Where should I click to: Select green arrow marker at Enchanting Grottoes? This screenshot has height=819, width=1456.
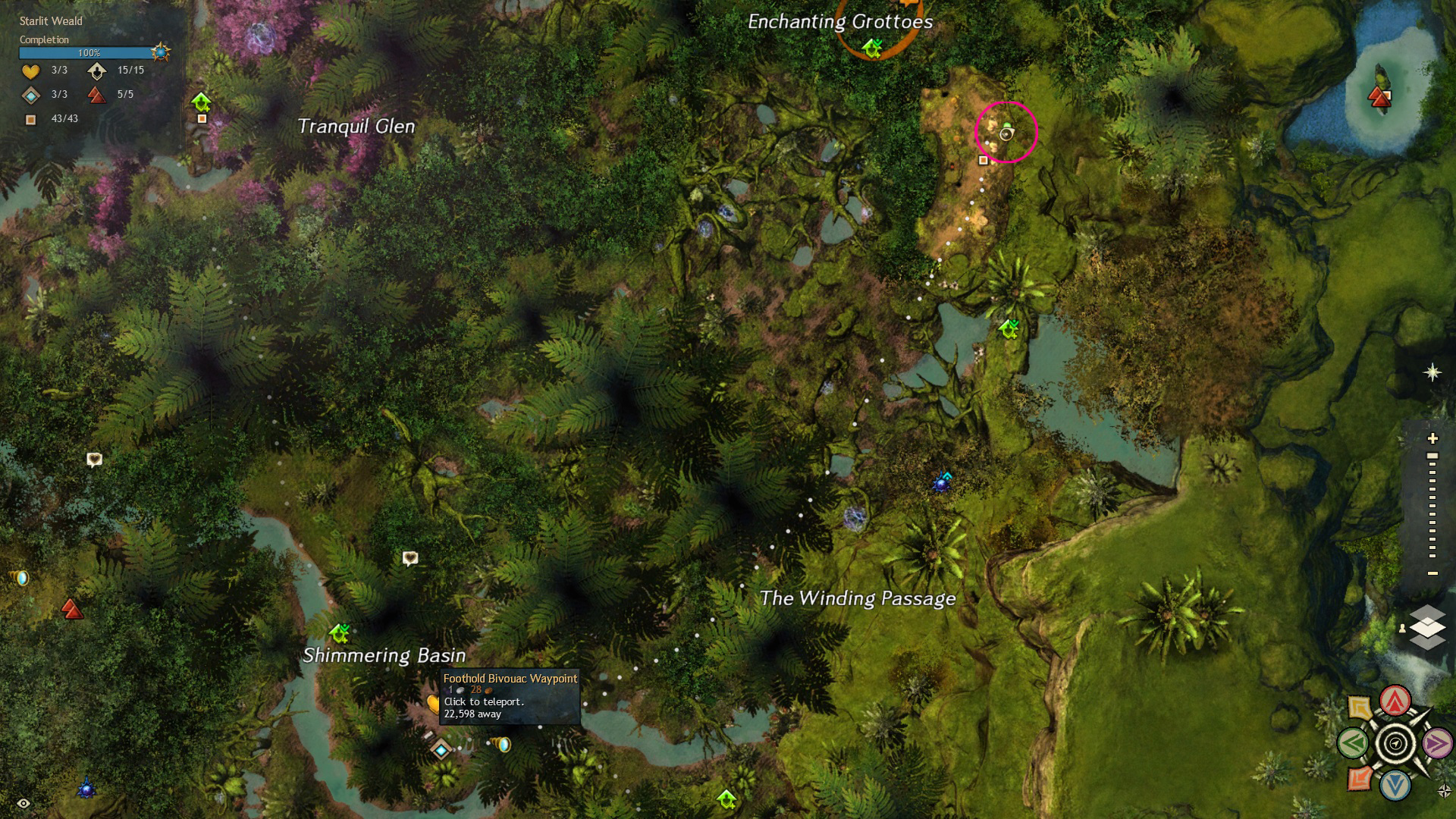(872, 49)
